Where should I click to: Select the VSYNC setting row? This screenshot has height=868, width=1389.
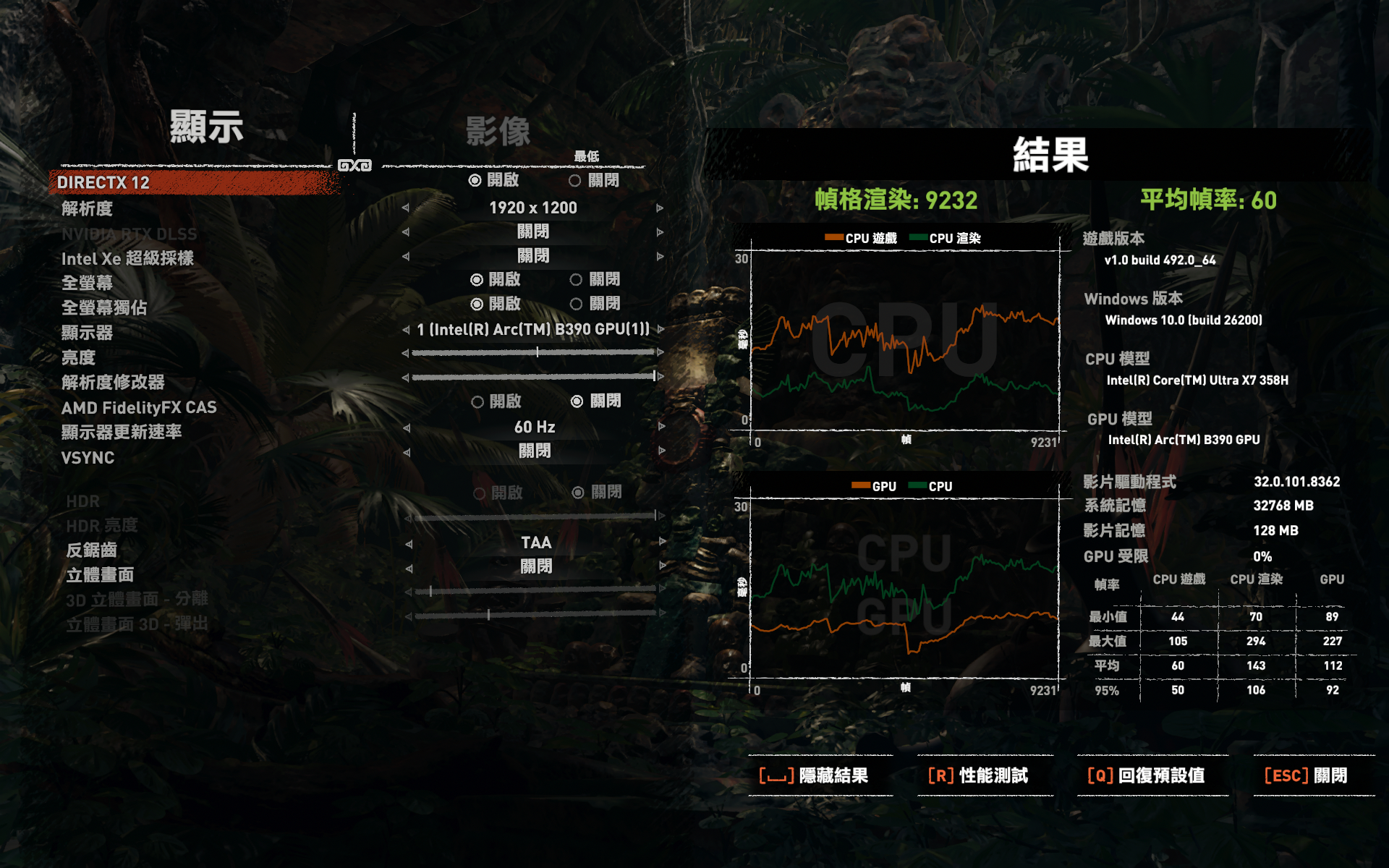tap(88, 458)
